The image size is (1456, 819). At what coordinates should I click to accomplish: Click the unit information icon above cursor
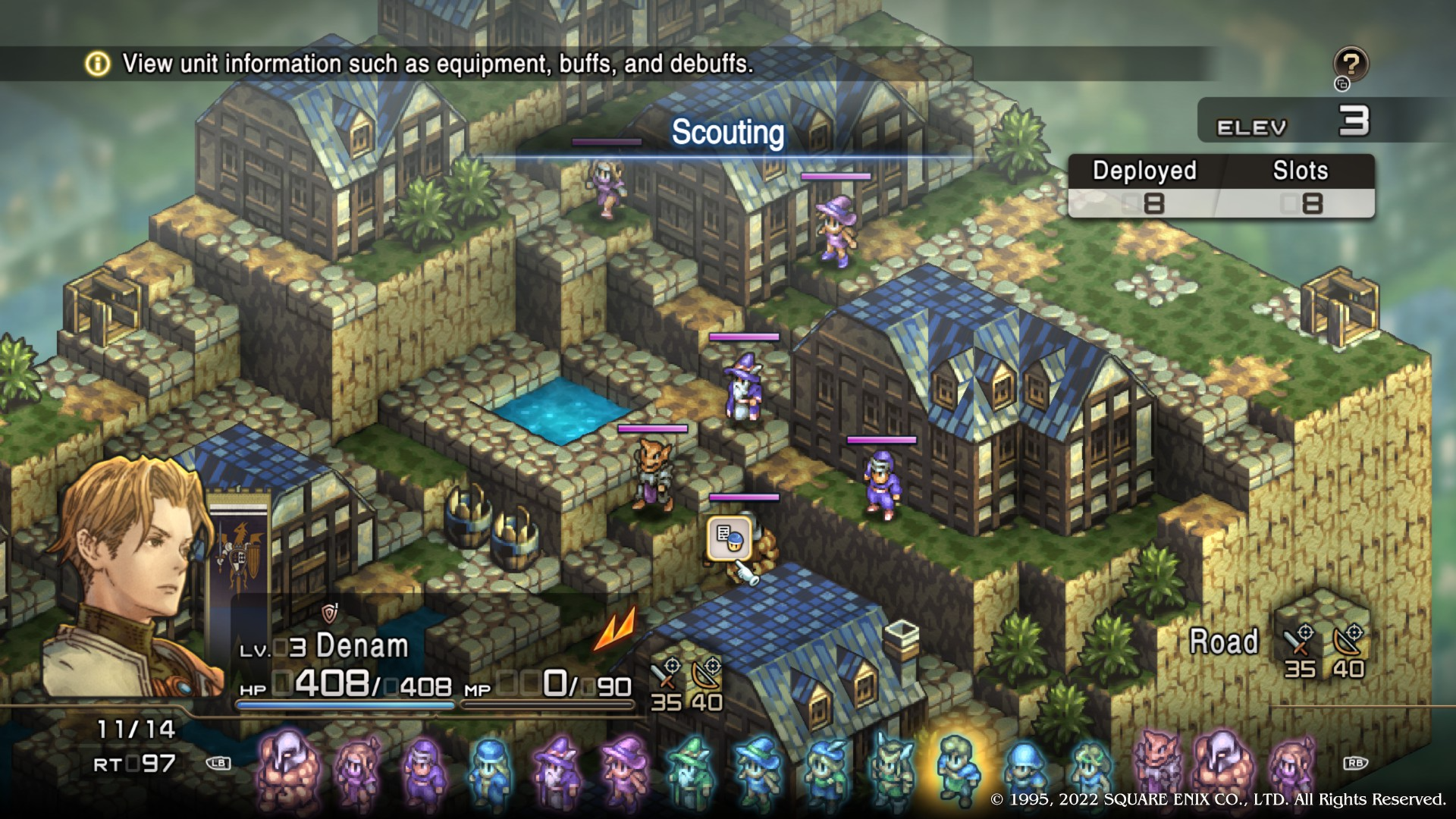pos(729,538)
